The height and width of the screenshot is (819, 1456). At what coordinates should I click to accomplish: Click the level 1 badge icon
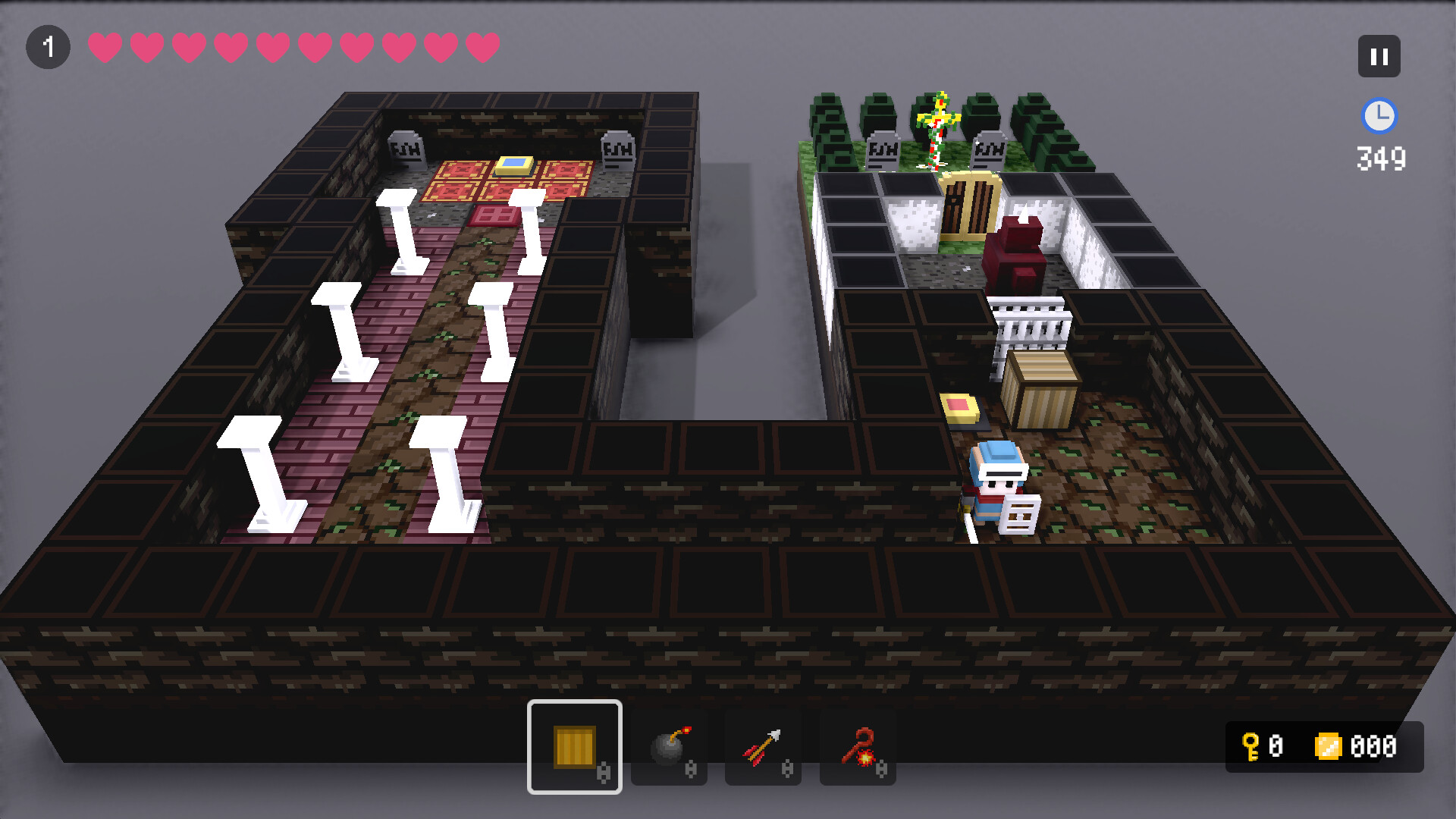(x=49, y=47)
